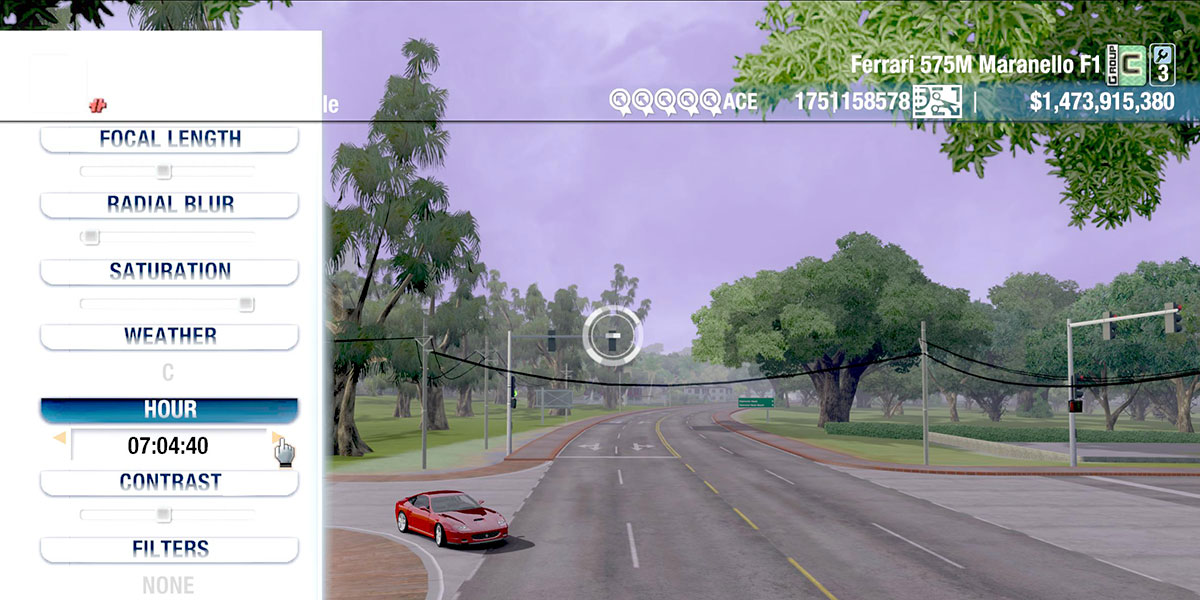Select the highlighted Hour option

point(169,410)
